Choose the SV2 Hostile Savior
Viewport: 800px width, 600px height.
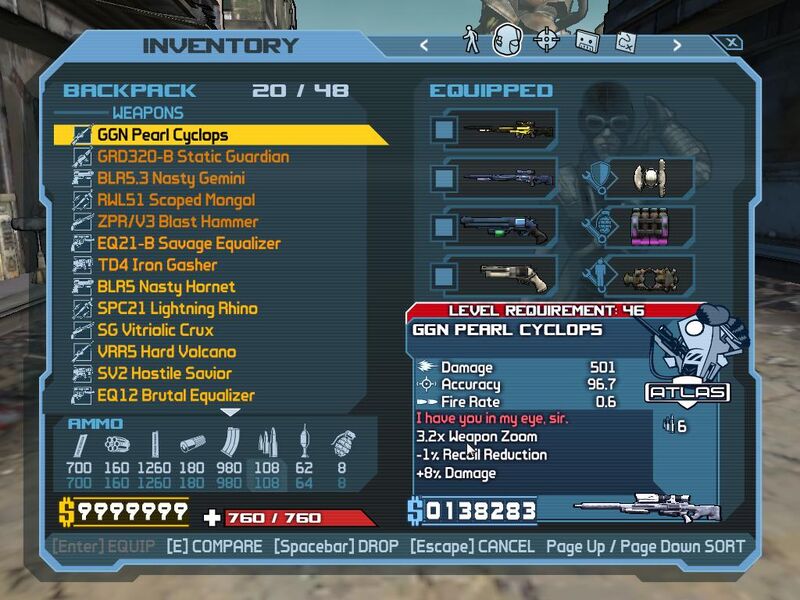(x=164, y=373)
